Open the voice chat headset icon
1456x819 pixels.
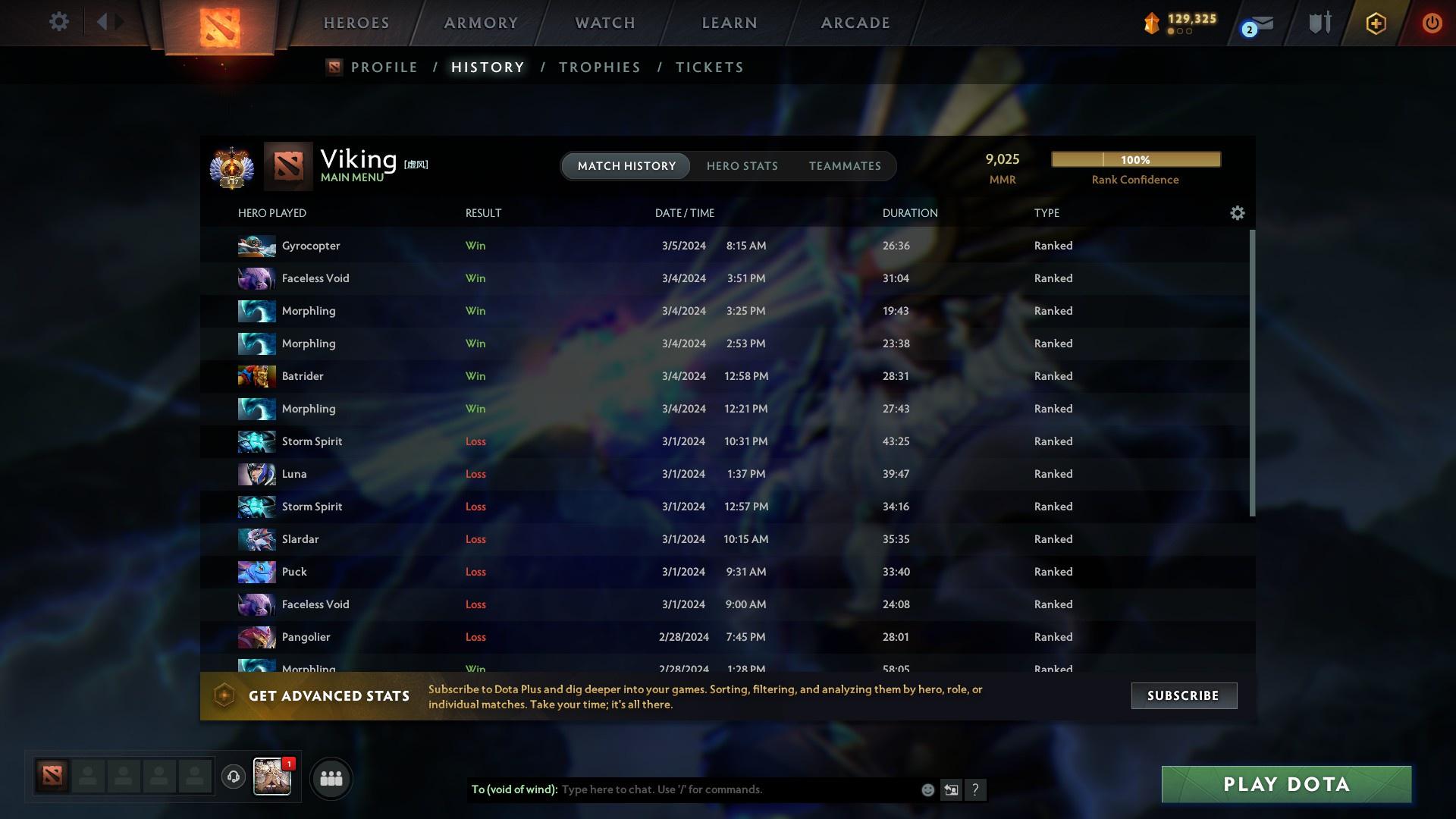[233, 777]
